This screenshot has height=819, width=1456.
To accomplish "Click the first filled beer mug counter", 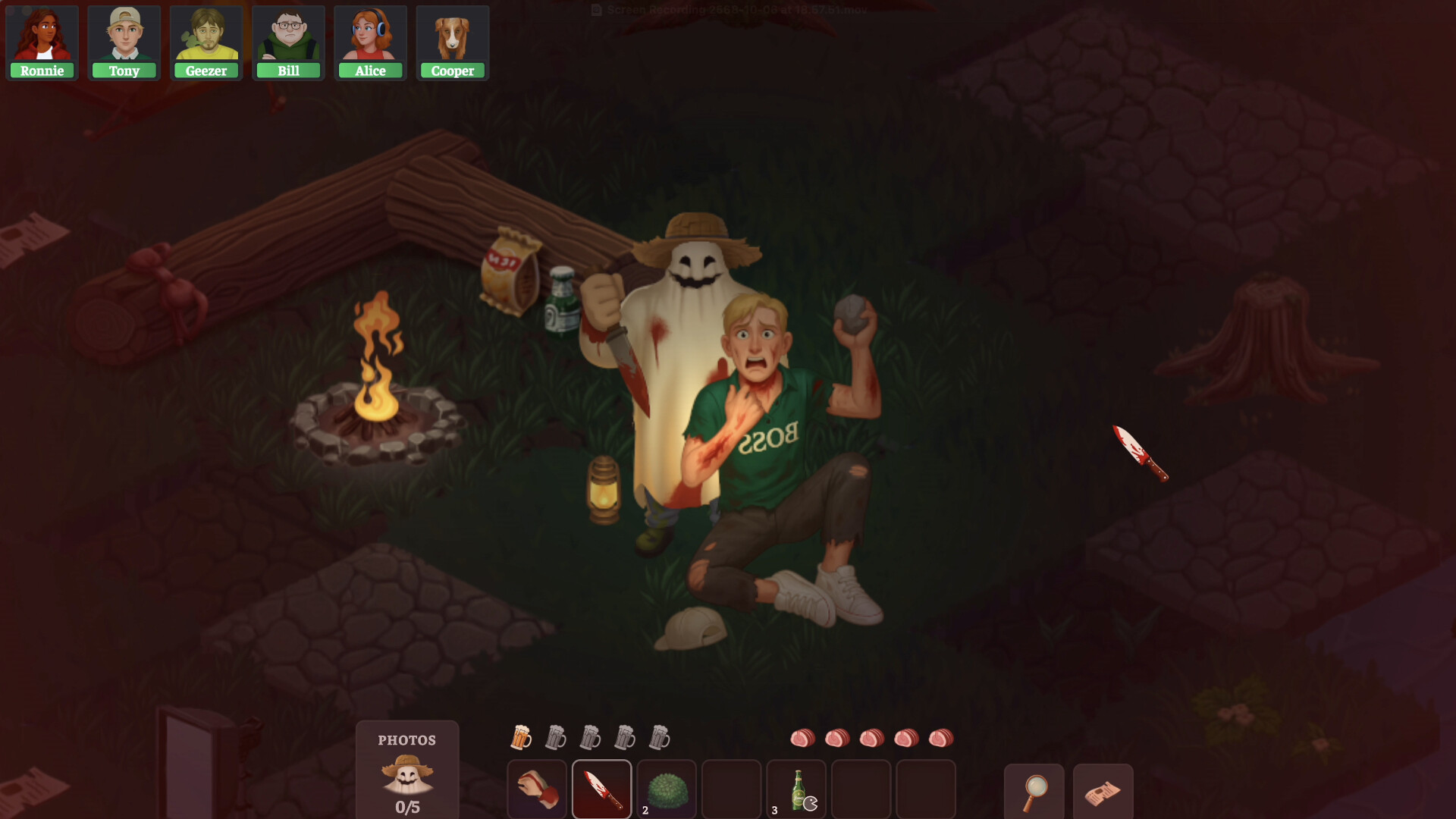I will pyautogui.click(x=522, y=736).
